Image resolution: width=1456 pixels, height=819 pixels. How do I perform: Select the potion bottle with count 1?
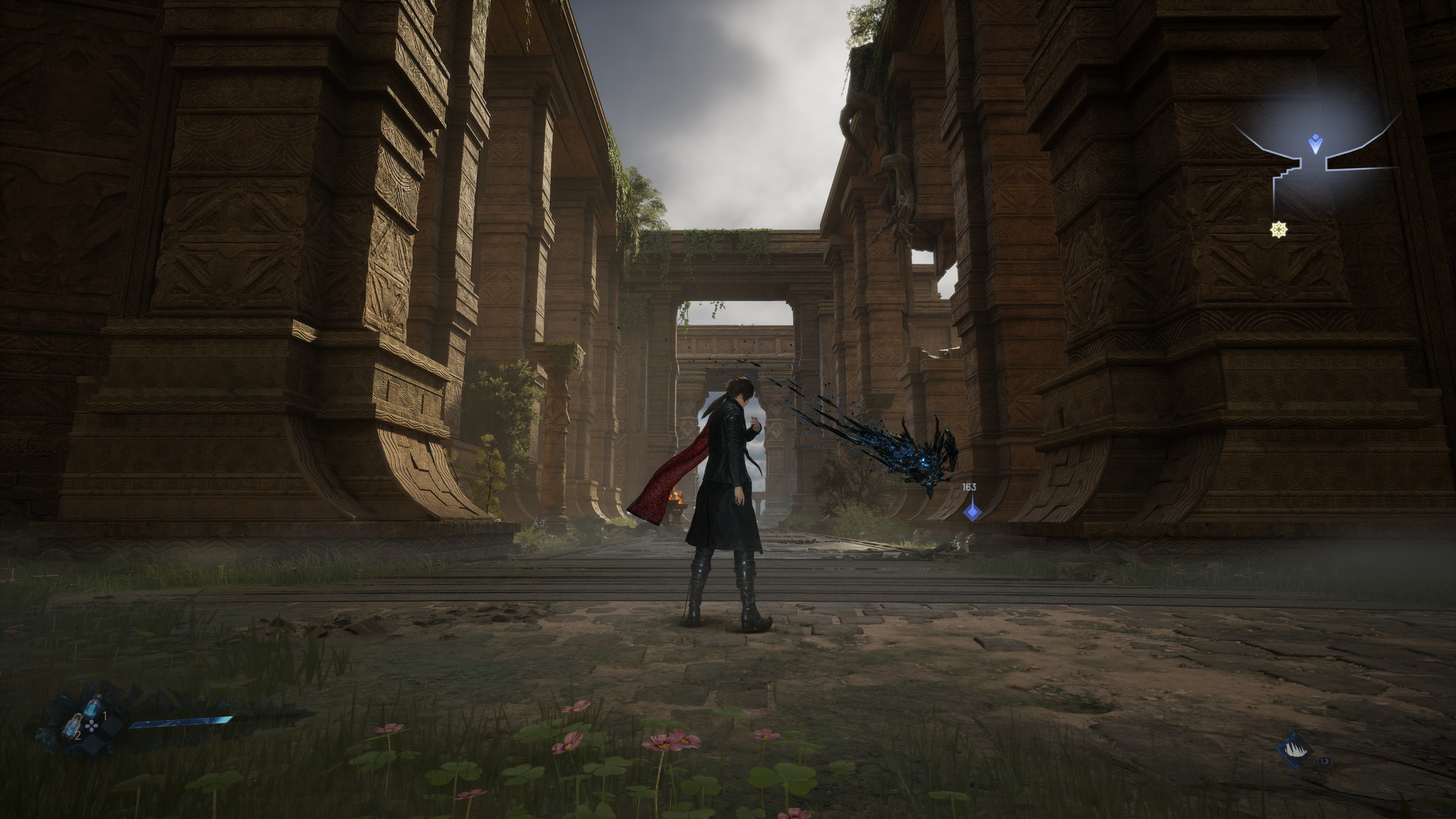[93, 706]
